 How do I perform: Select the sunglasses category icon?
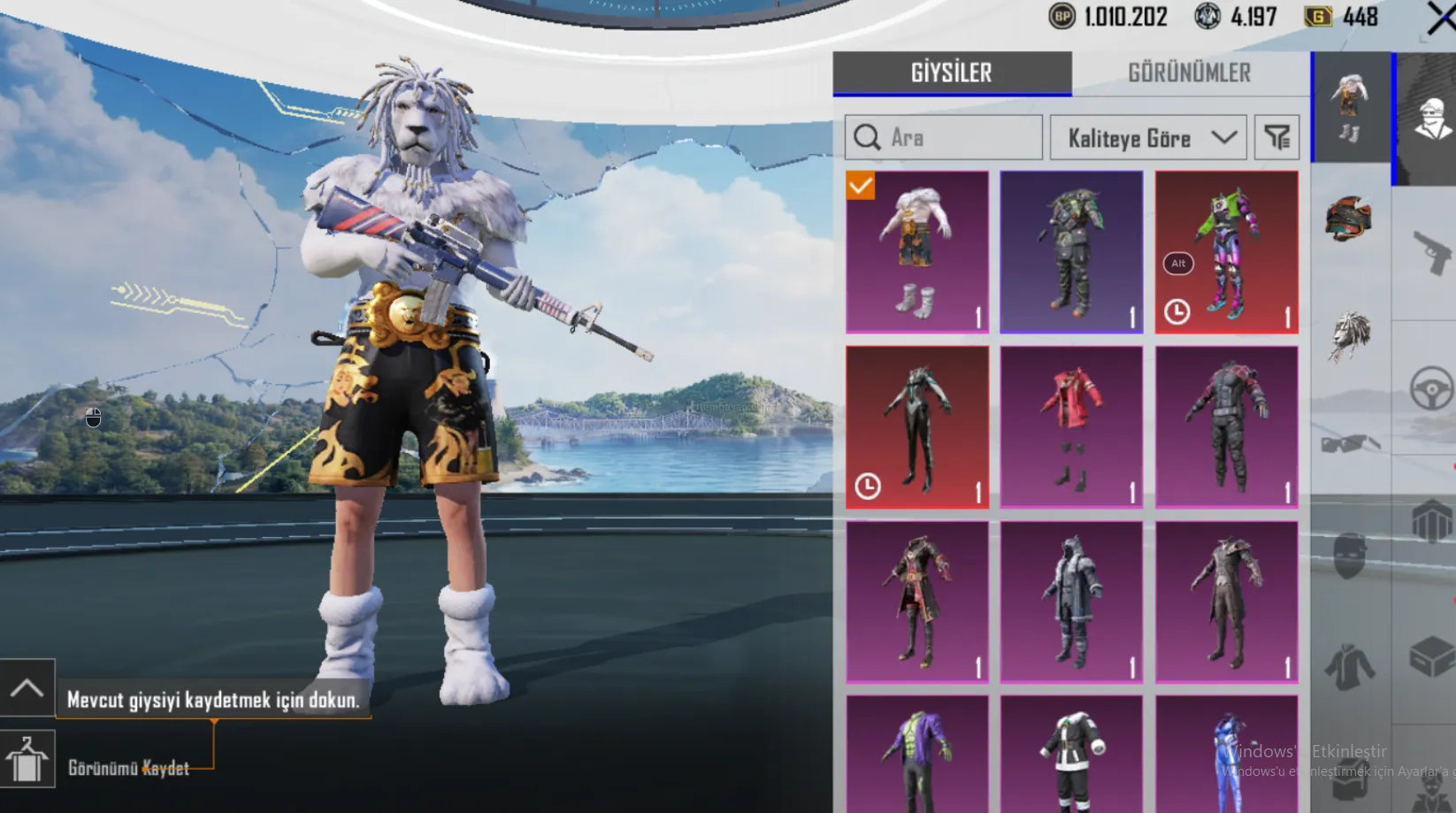pyautogui.click(x=1350, y=443)
